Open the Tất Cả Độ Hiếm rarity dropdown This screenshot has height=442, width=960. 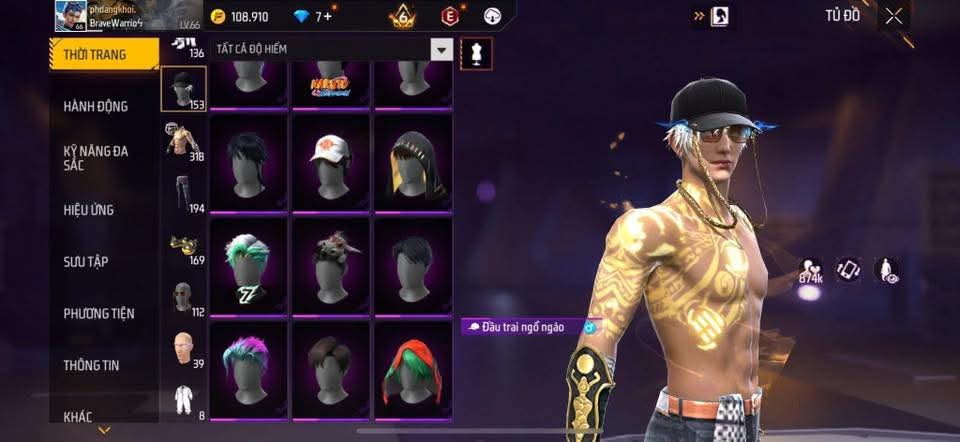point(441,49)
